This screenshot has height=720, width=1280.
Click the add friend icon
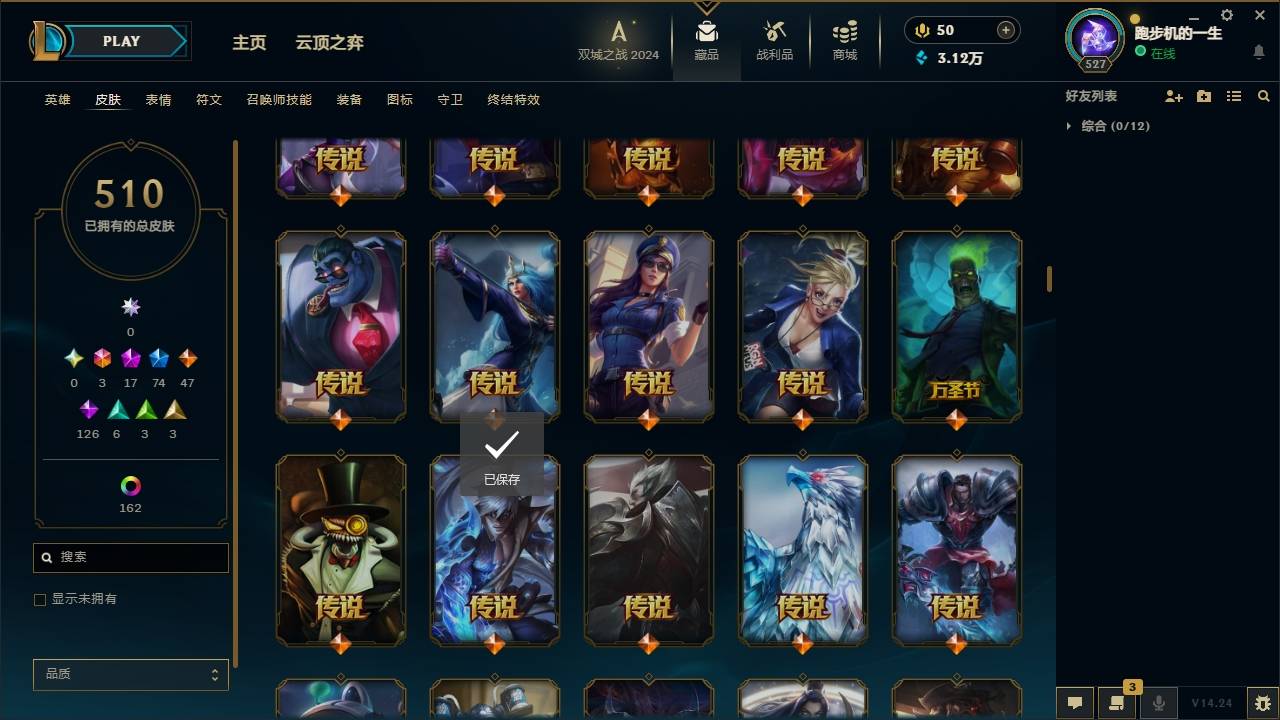click(x=1174, y=96)
